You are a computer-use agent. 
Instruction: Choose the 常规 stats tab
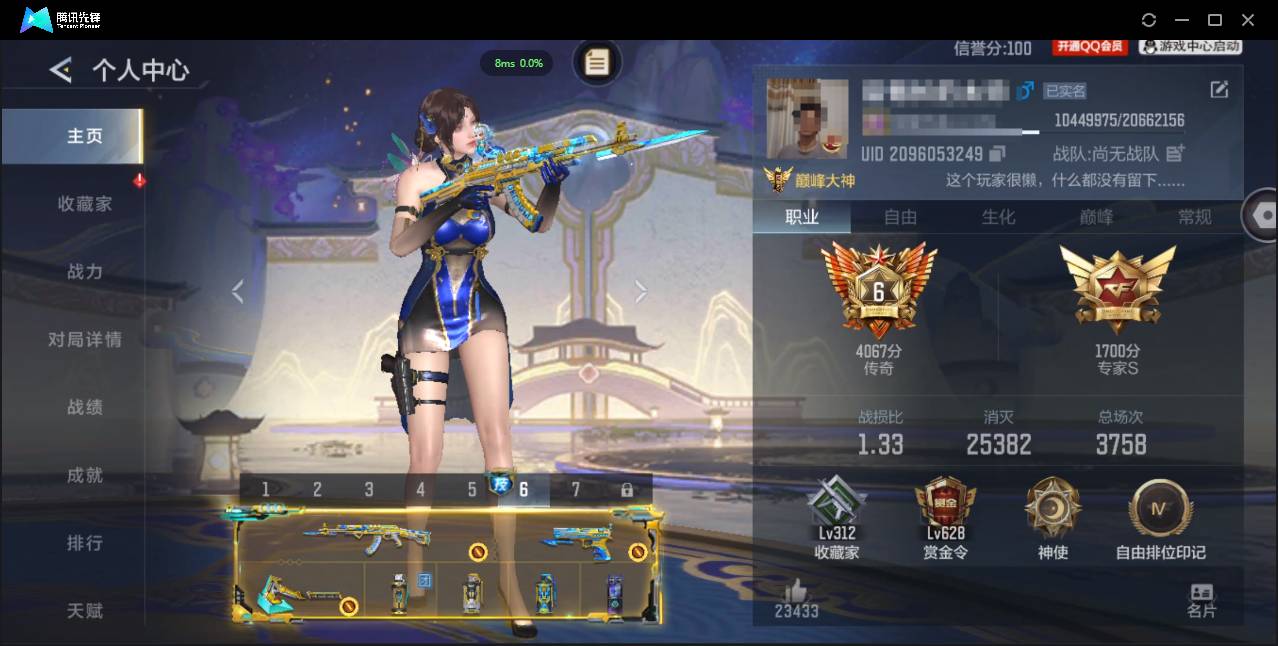pos(1194,217)
